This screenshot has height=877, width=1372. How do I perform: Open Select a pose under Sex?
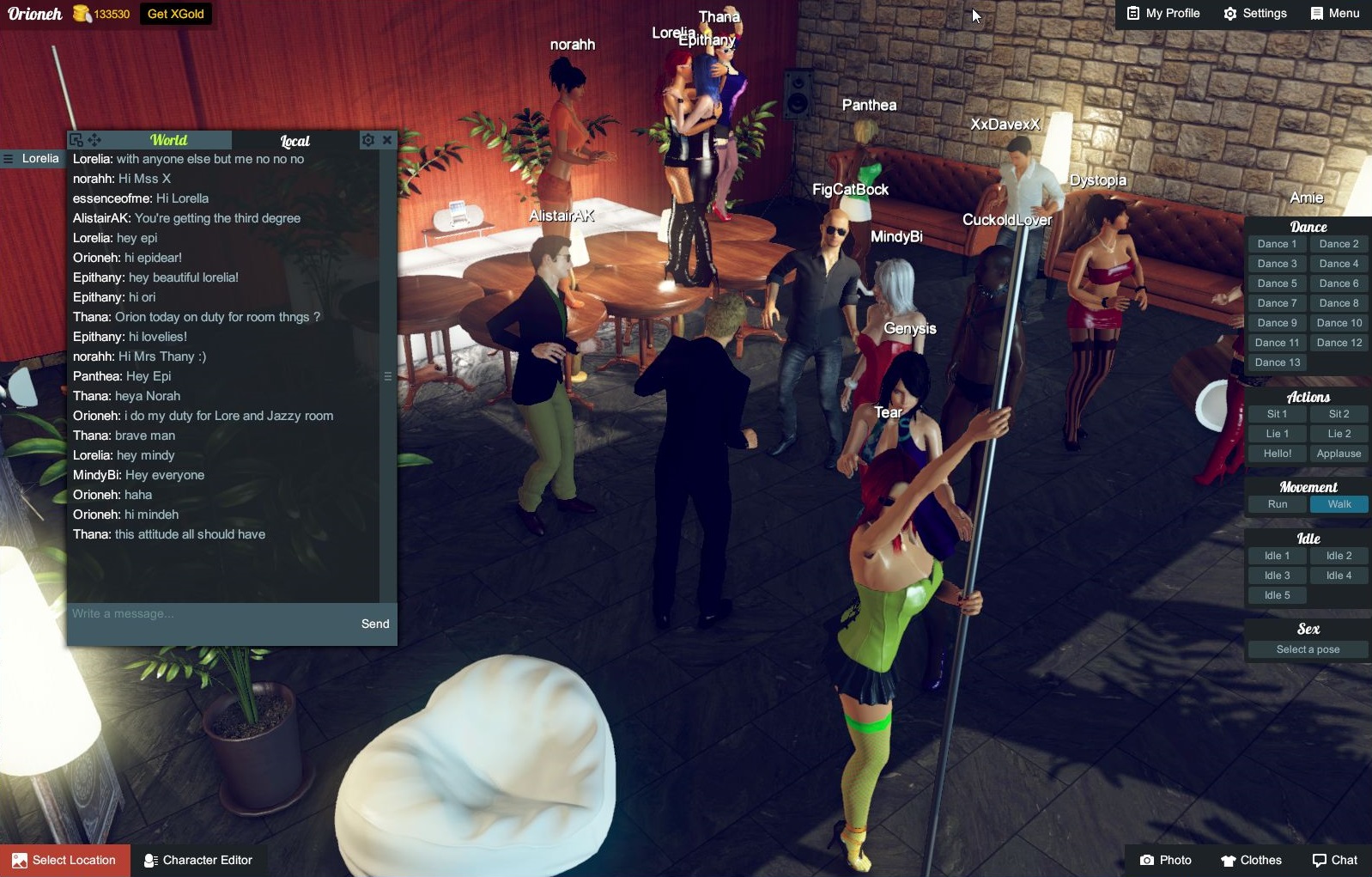1306,649
